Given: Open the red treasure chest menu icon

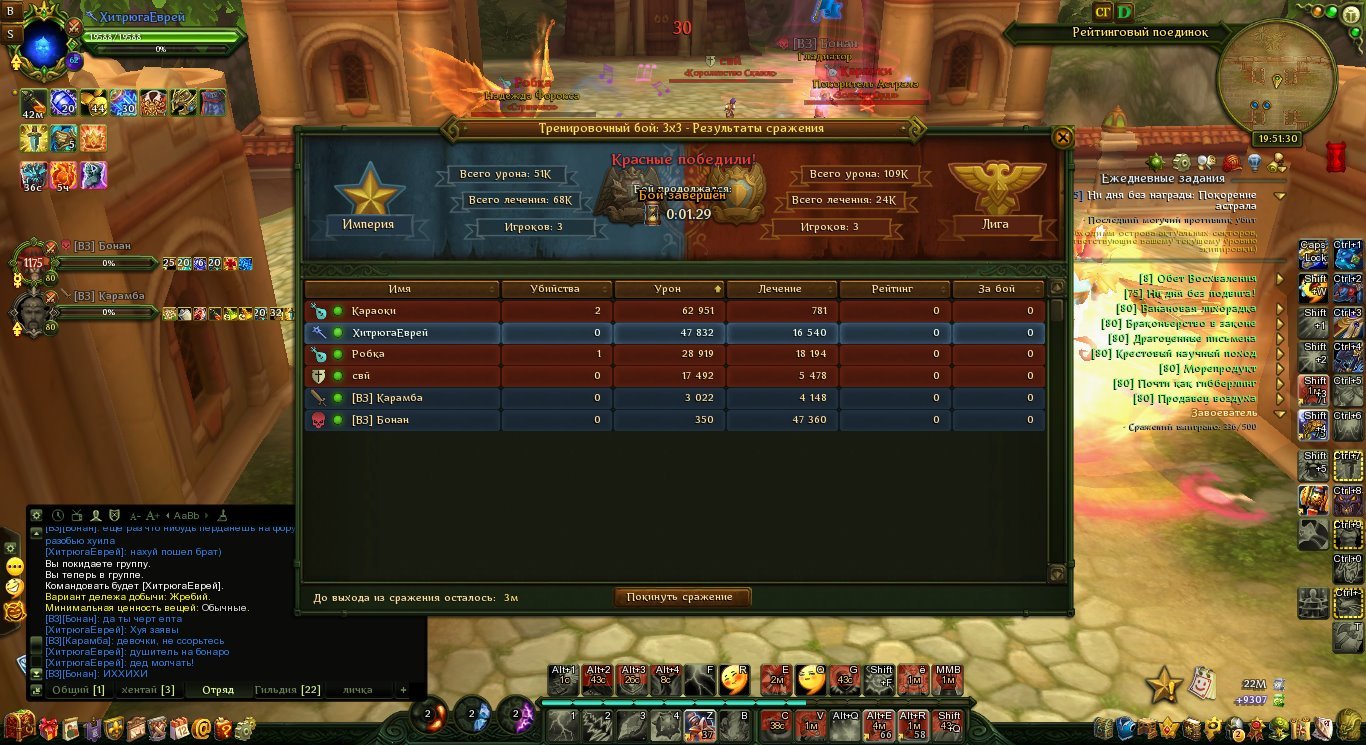Looking at the screenshot, I should (19, 726).
